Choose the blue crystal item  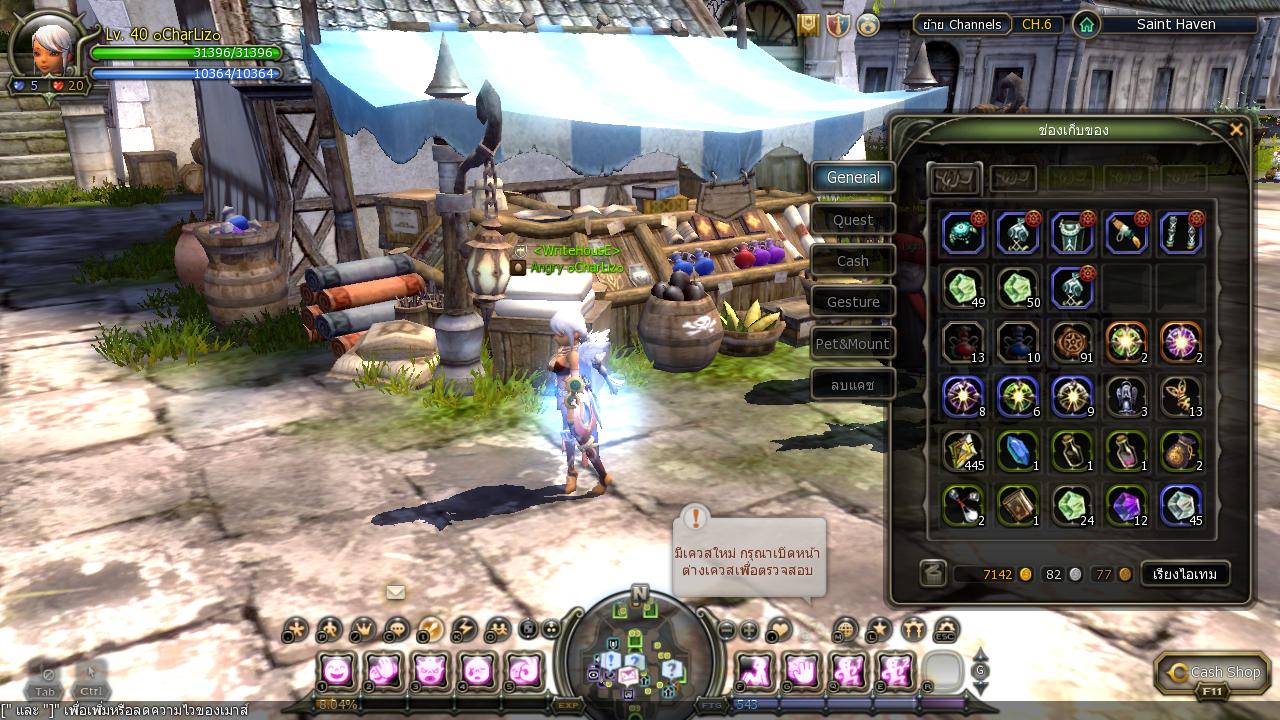point(1018,451)
